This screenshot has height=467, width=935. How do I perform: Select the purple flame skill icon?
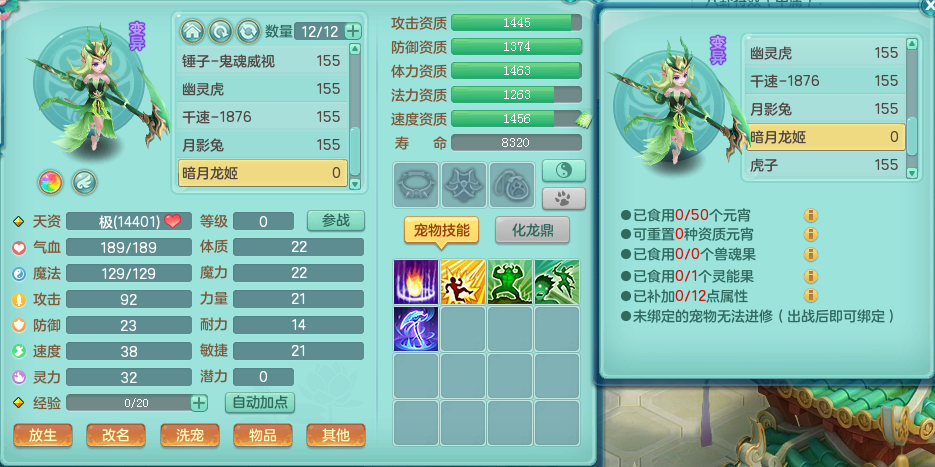pyautogui.click(x=416, y=282)
